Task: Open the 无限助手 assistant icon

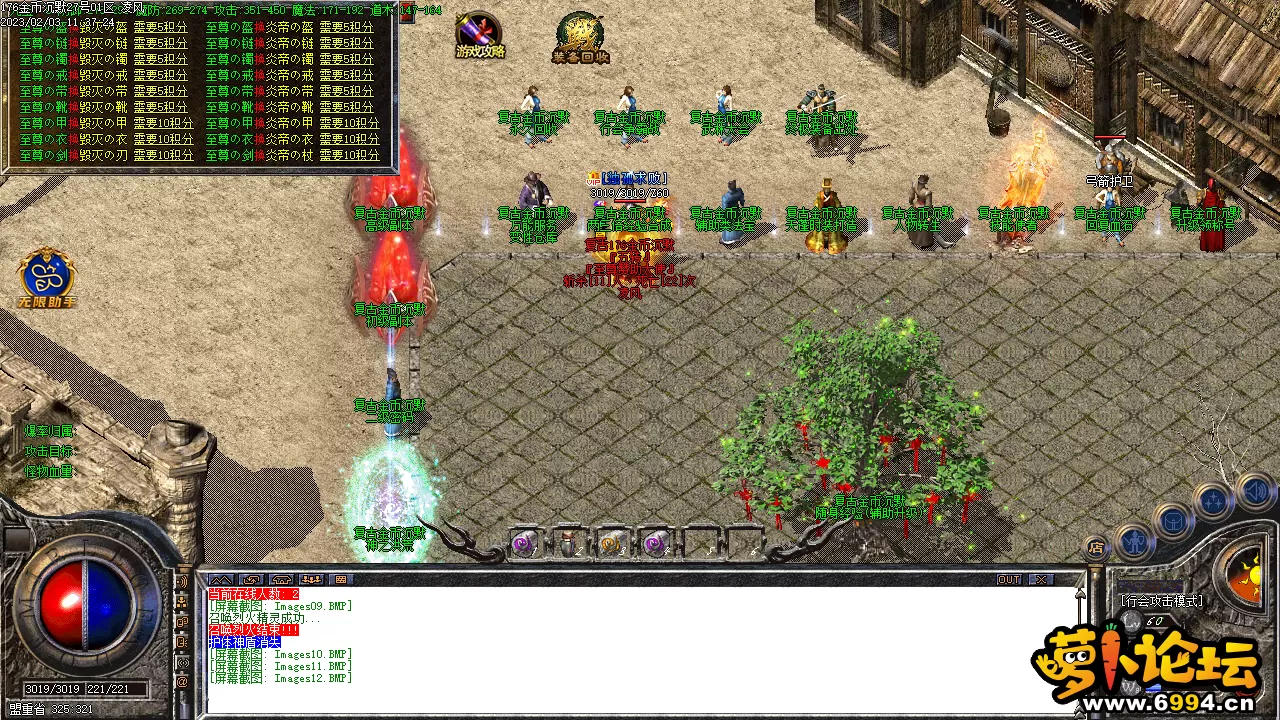Action: point(46,276)
